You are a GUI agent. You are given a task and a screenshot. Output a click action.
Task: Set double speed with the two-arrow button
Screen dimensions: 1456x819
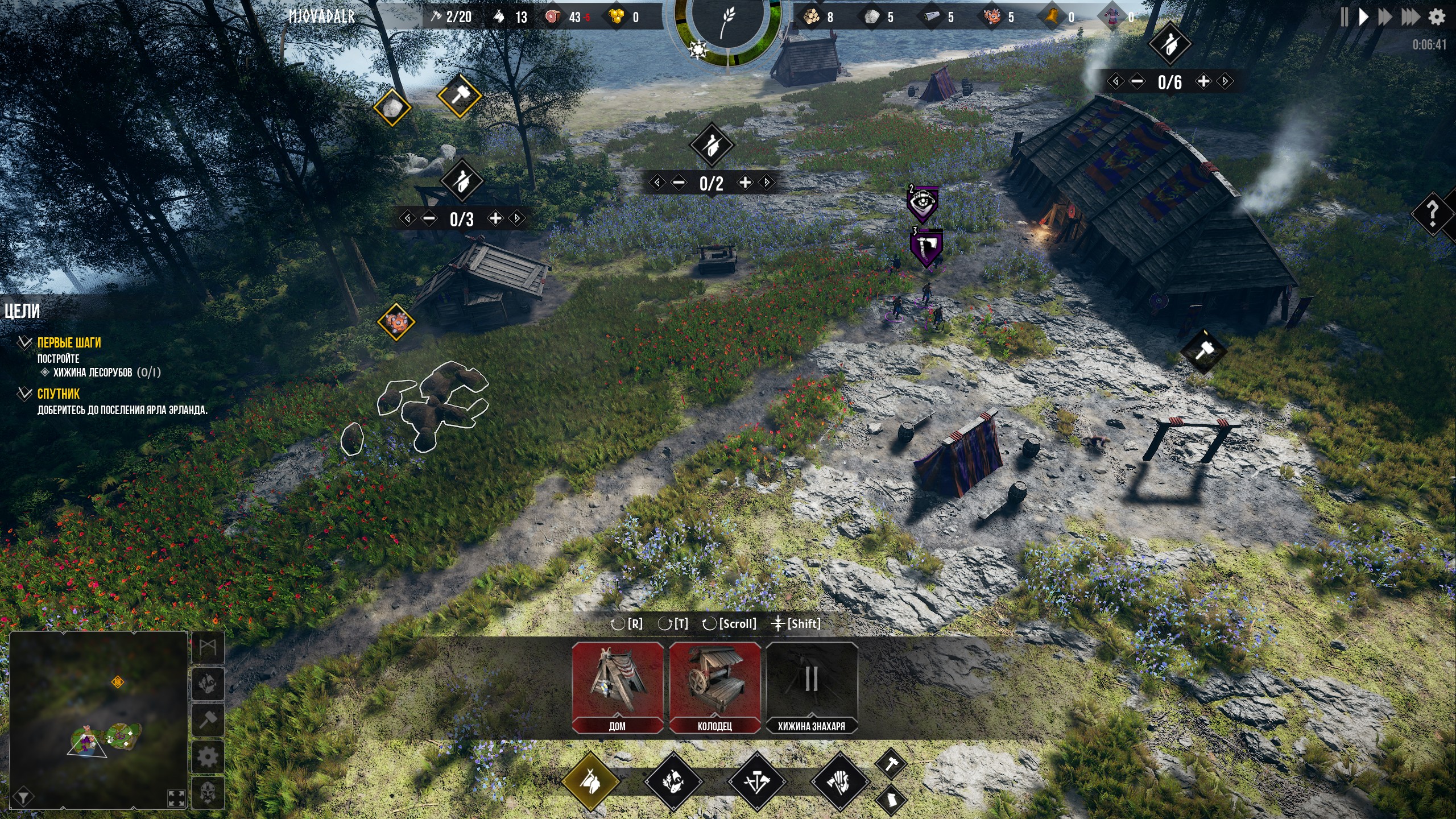[x=1385, y=17]
